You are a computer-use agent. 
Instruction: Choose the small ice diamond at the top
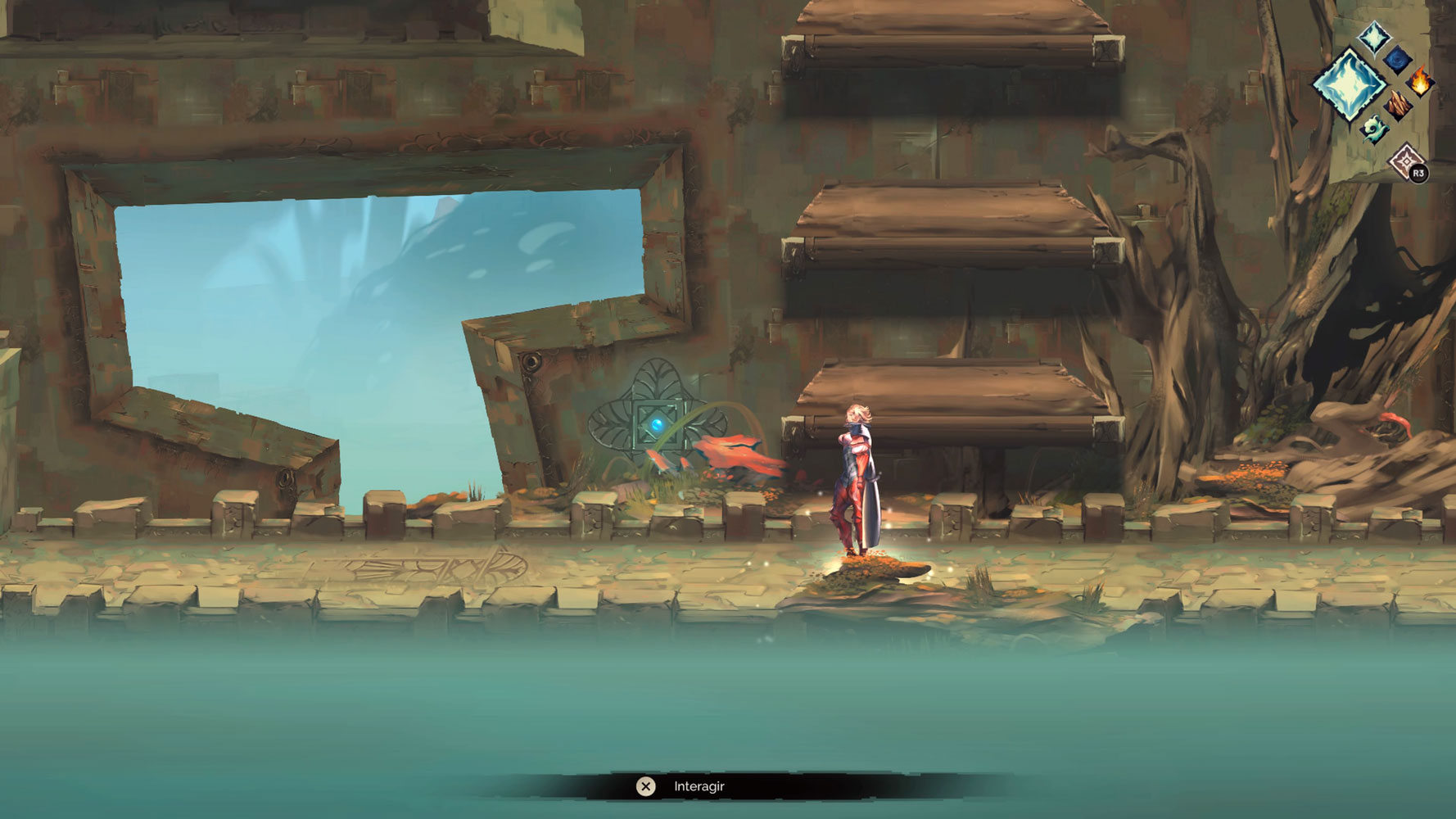(1374, 37)
